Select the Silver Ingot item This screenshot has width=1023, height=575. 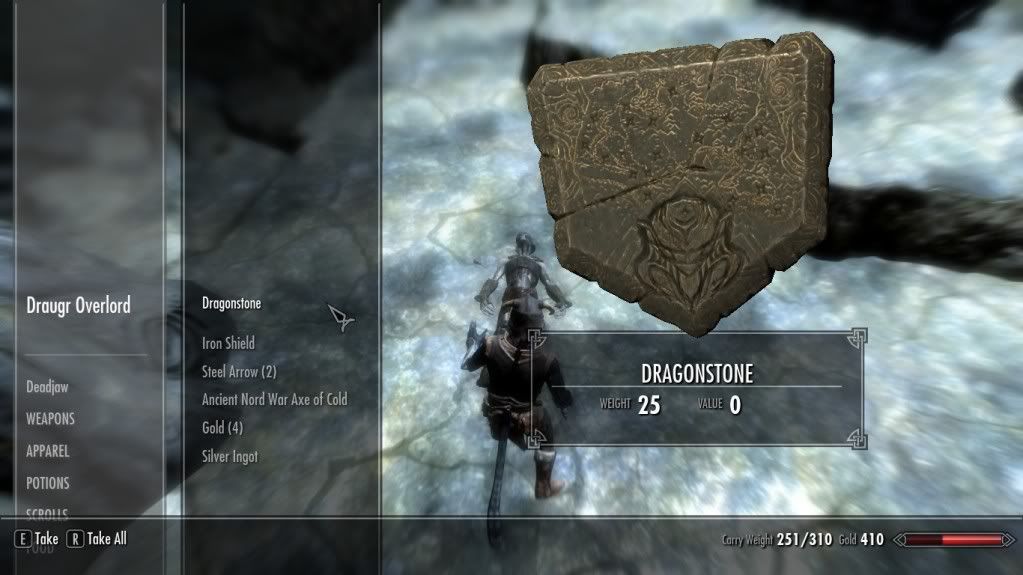230,456
